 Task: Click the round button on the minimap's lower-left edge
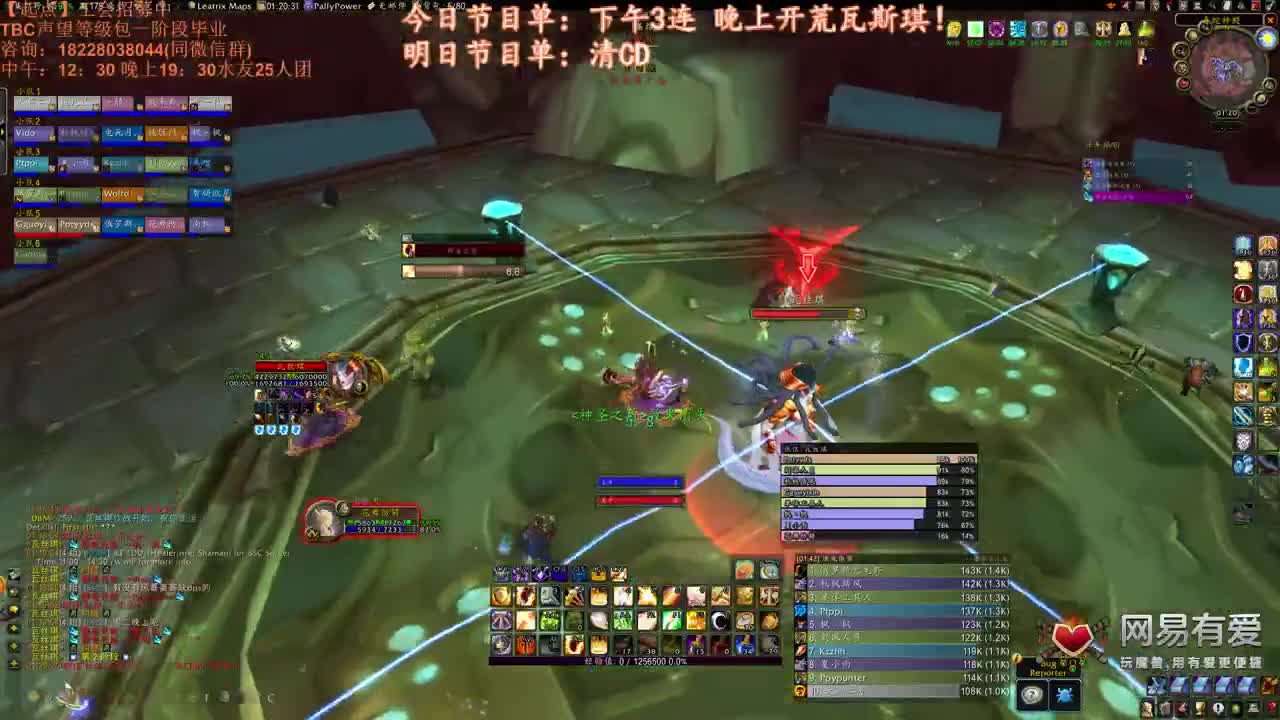tap(1182, 69)
